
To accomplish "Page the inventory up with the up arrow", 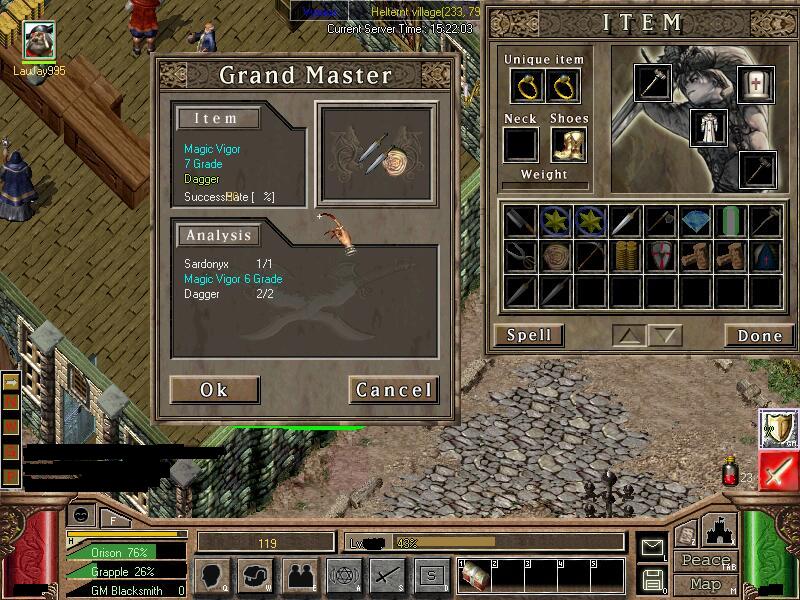I will (630, 335).
